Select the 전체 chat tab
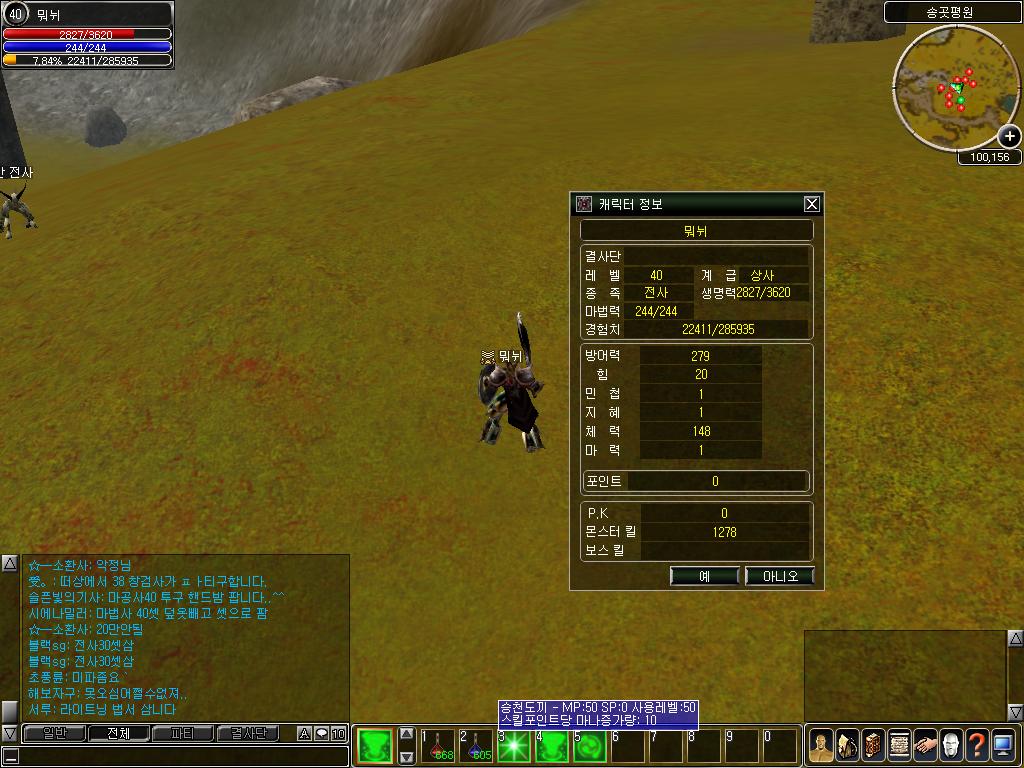1024x768 pixels. 117,733
